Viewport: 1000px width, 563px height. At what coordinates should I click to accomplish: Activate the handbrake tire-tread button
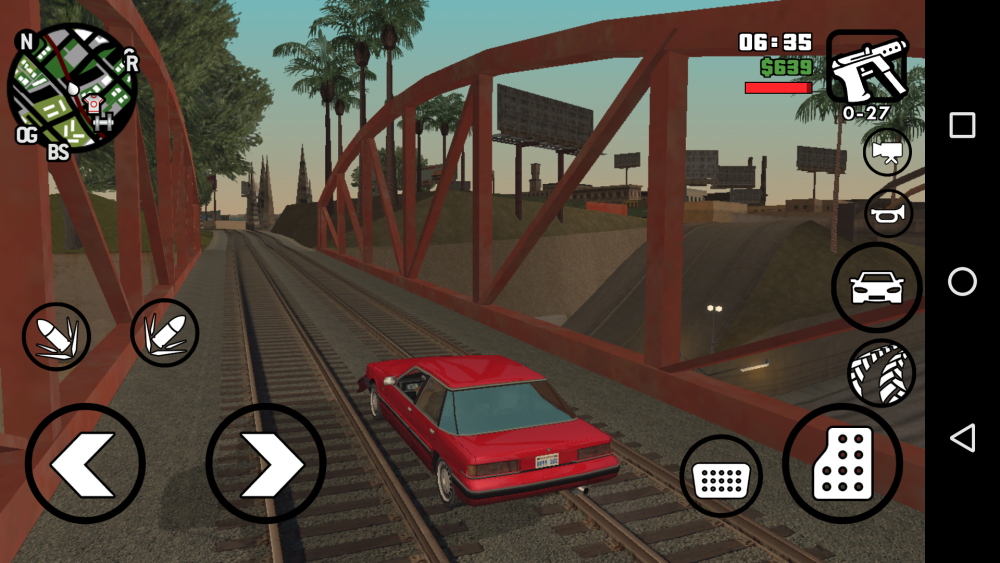tap(881, 373)
